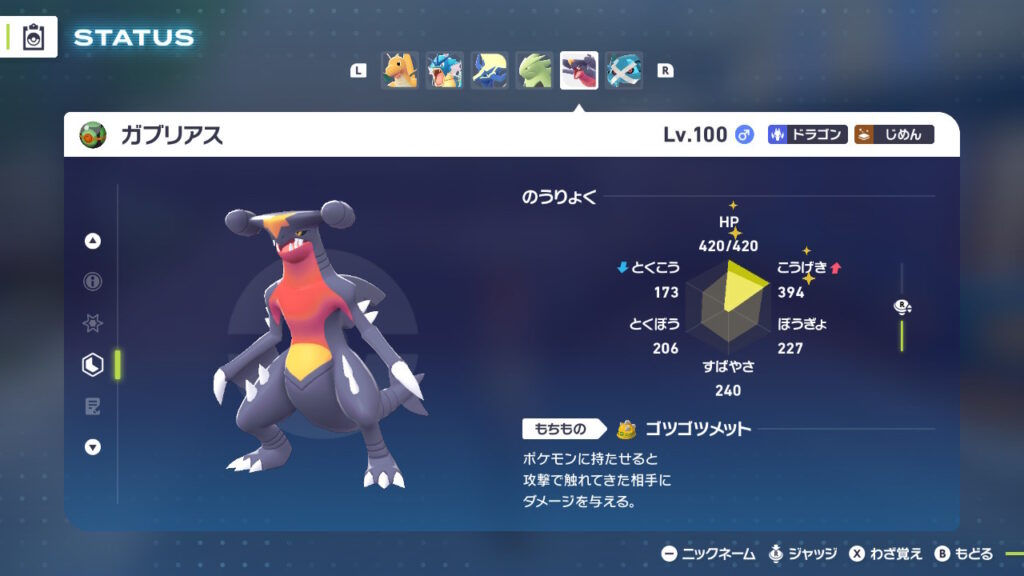Click the STATUS clipboard icon
The image size is (1024, 576).
pos(32,38)
